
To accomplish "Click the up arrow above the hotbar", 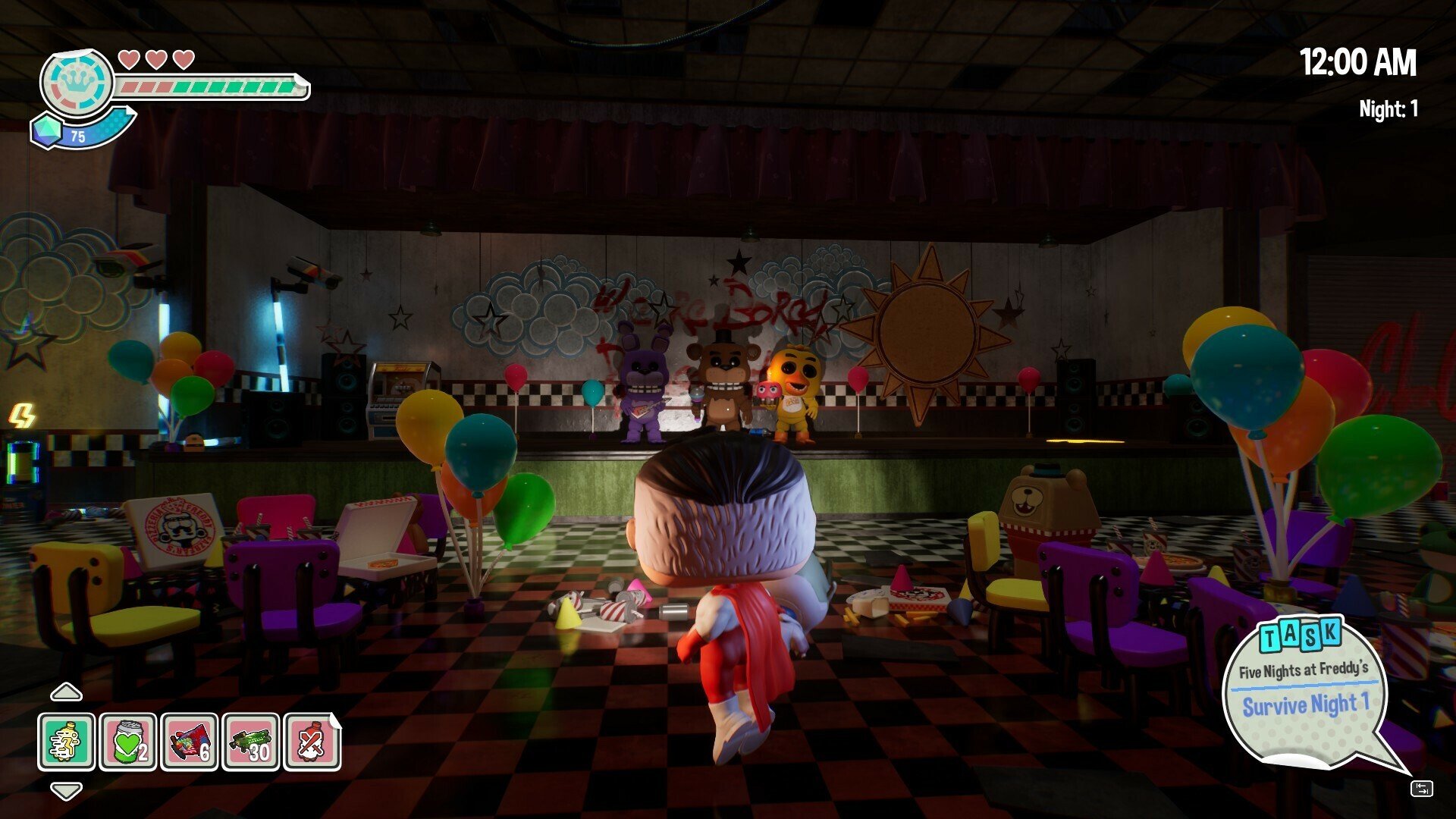I will click(x=66, y=692).
